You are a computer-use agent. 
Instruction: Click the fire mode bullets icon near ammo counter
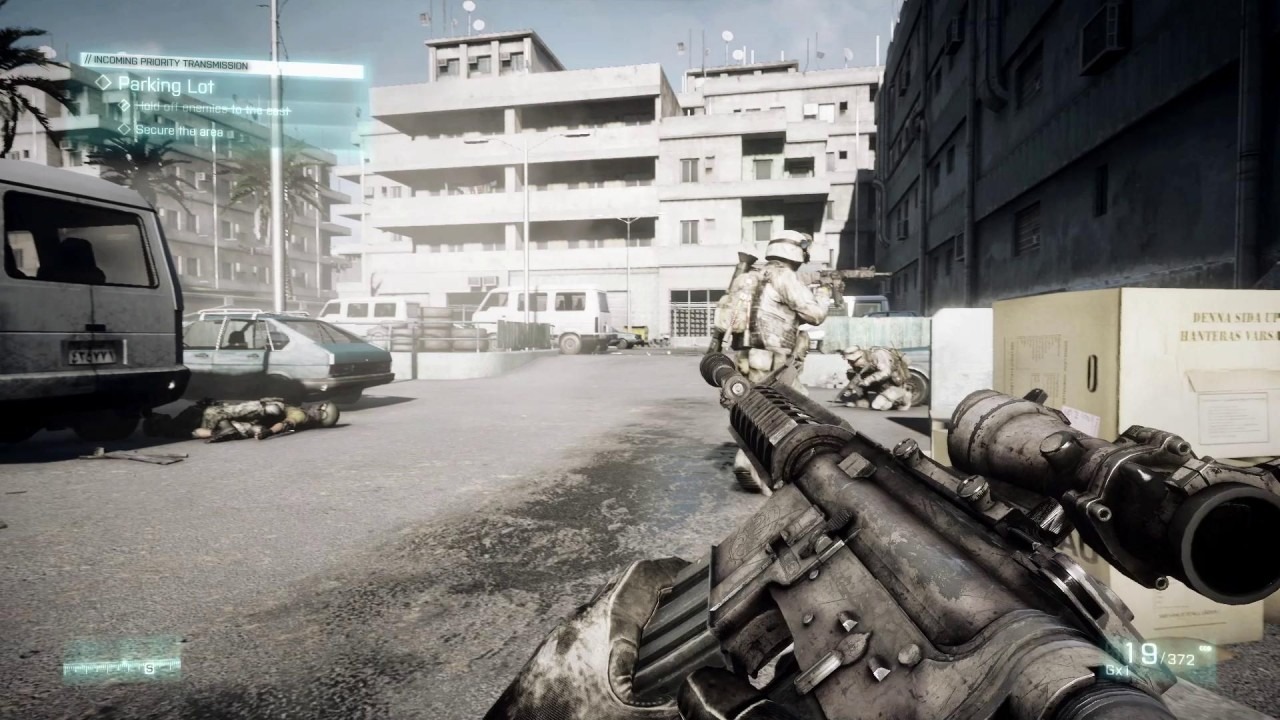[x=1205, y=647]
